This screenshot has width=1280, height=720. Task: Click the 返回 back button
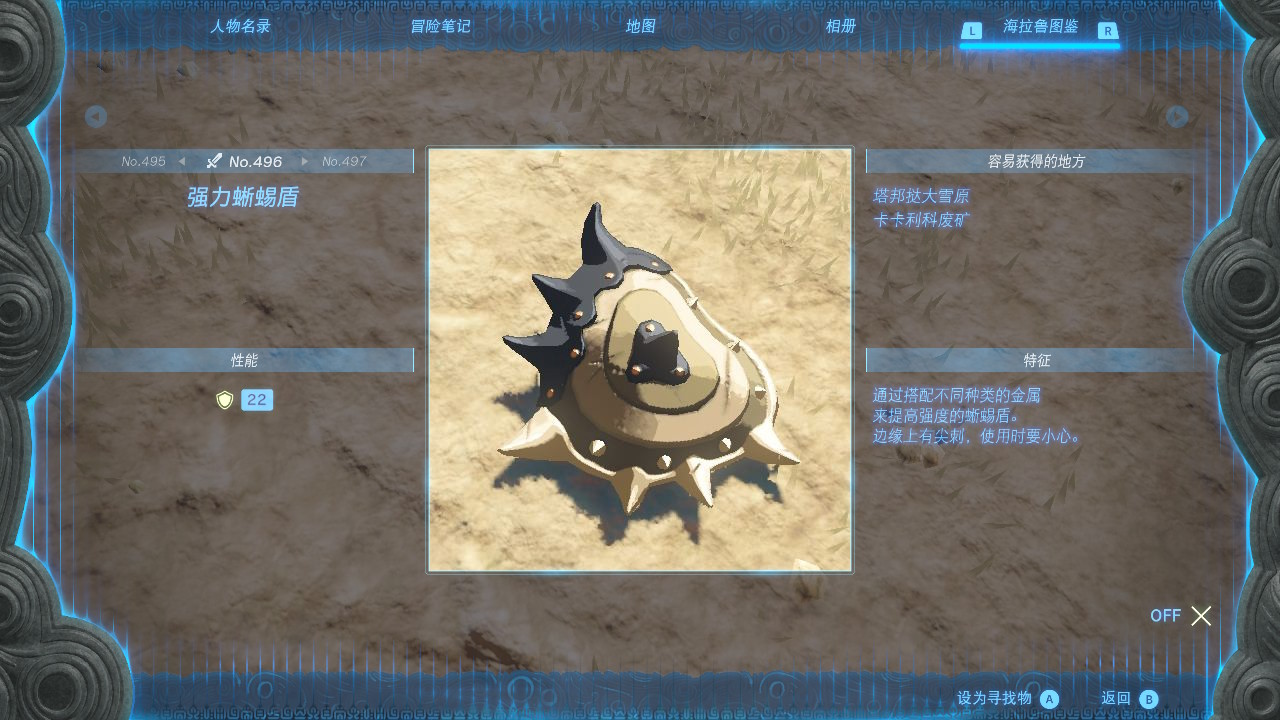[1128, 699]
